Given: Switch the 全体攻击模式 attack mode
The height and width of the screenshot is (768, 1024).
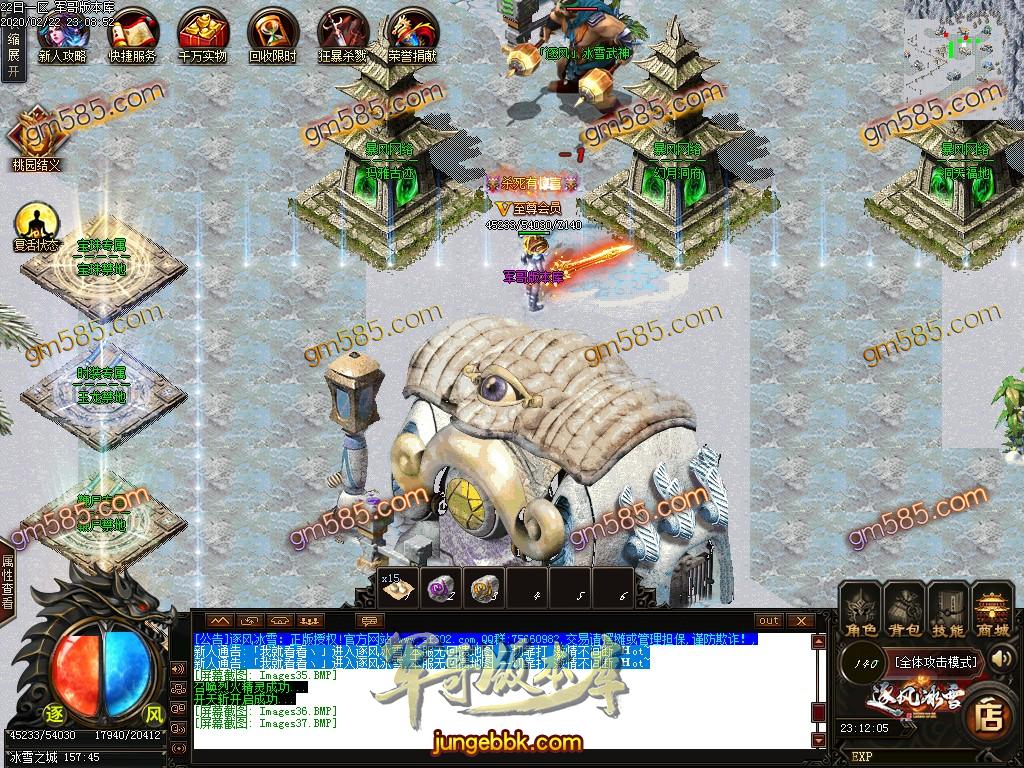Looking at the screenshot, I should (x=935, y=661).
